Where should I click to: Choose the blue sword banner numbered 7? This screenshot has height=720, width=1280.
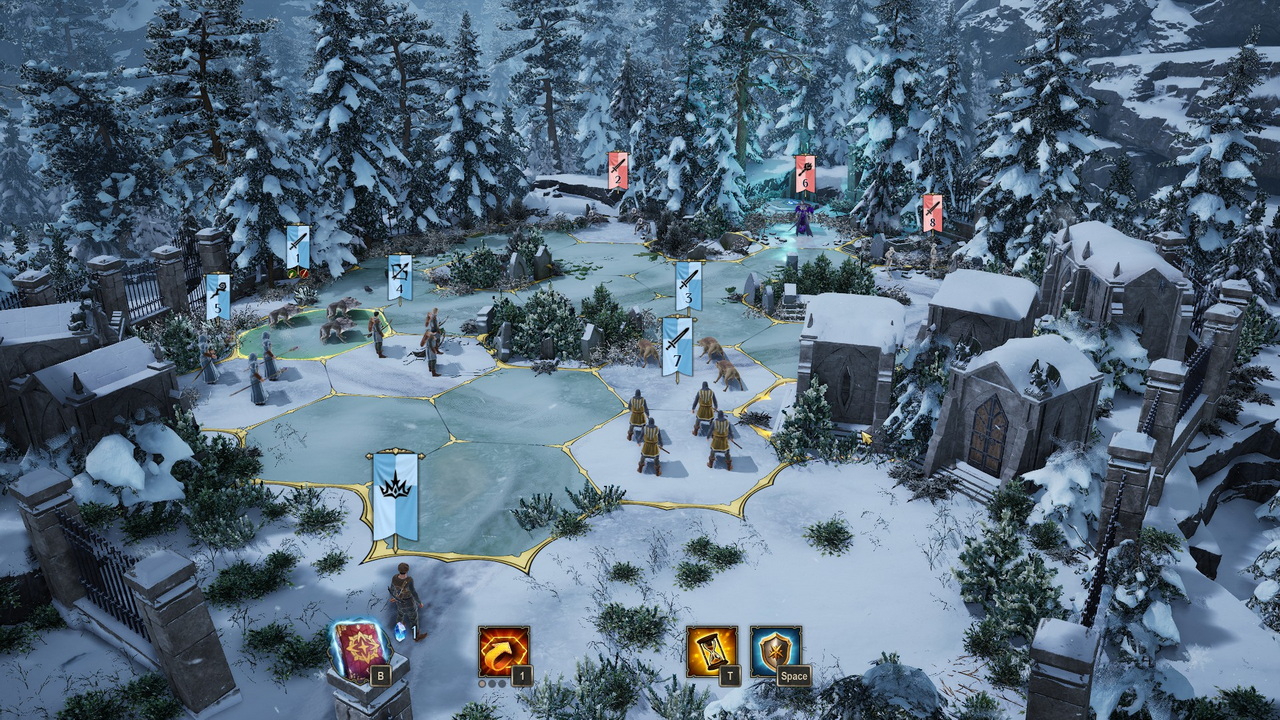(x=677, y=345)
